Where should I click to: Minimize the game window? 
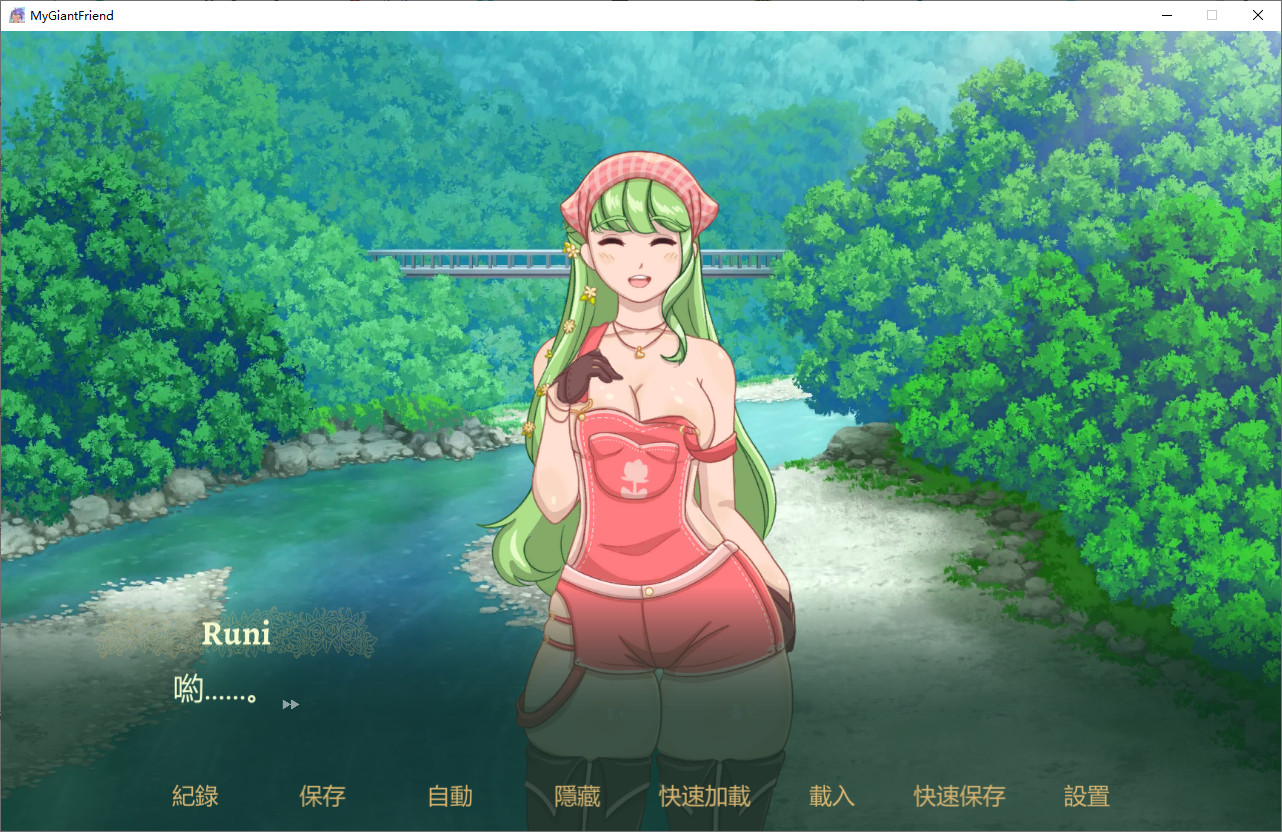1166,15
